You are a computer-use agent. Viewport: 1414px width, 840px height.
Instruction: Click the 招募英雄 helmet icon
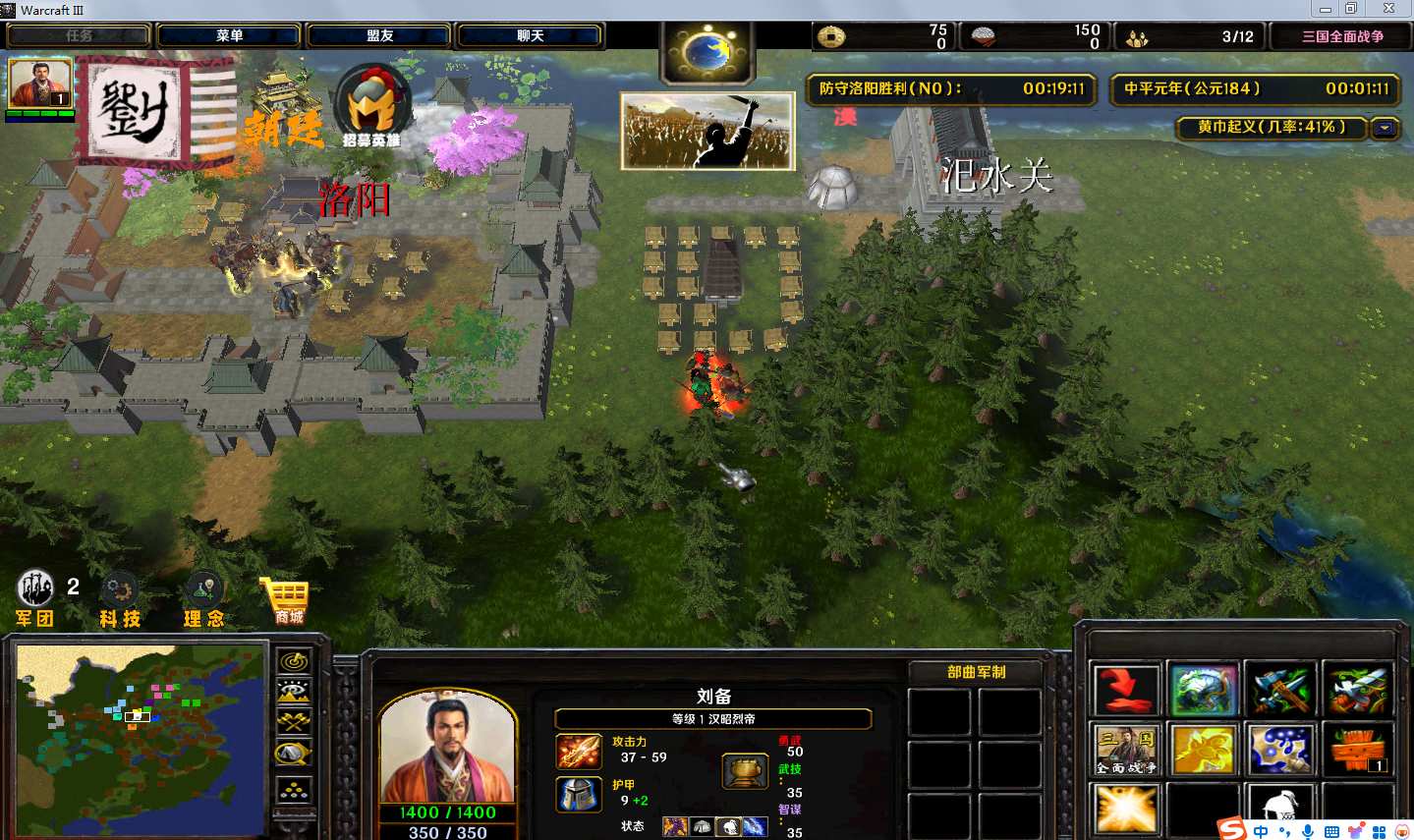tap(371, 107)
